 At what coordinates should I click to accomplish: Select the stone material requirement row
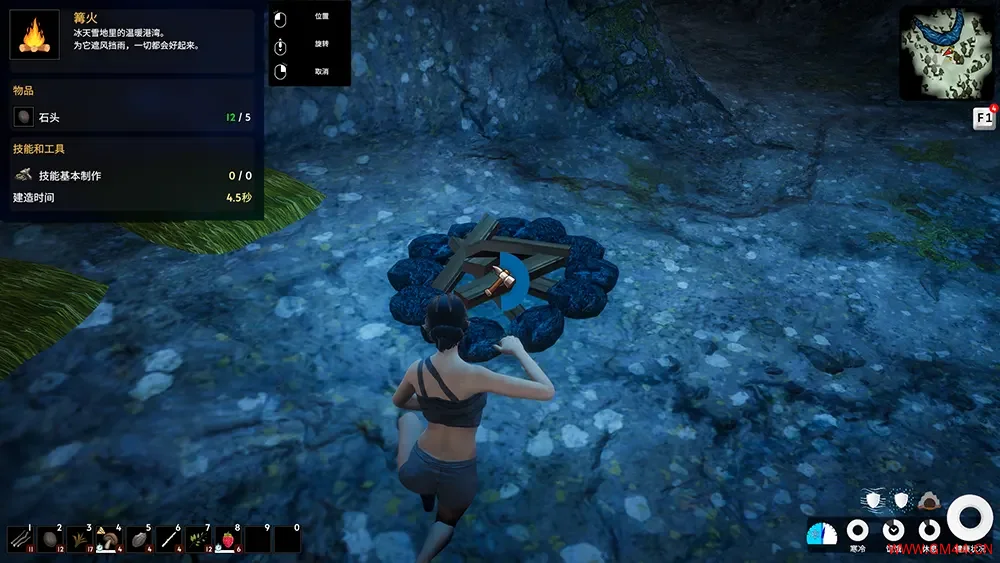pos(132,118)
